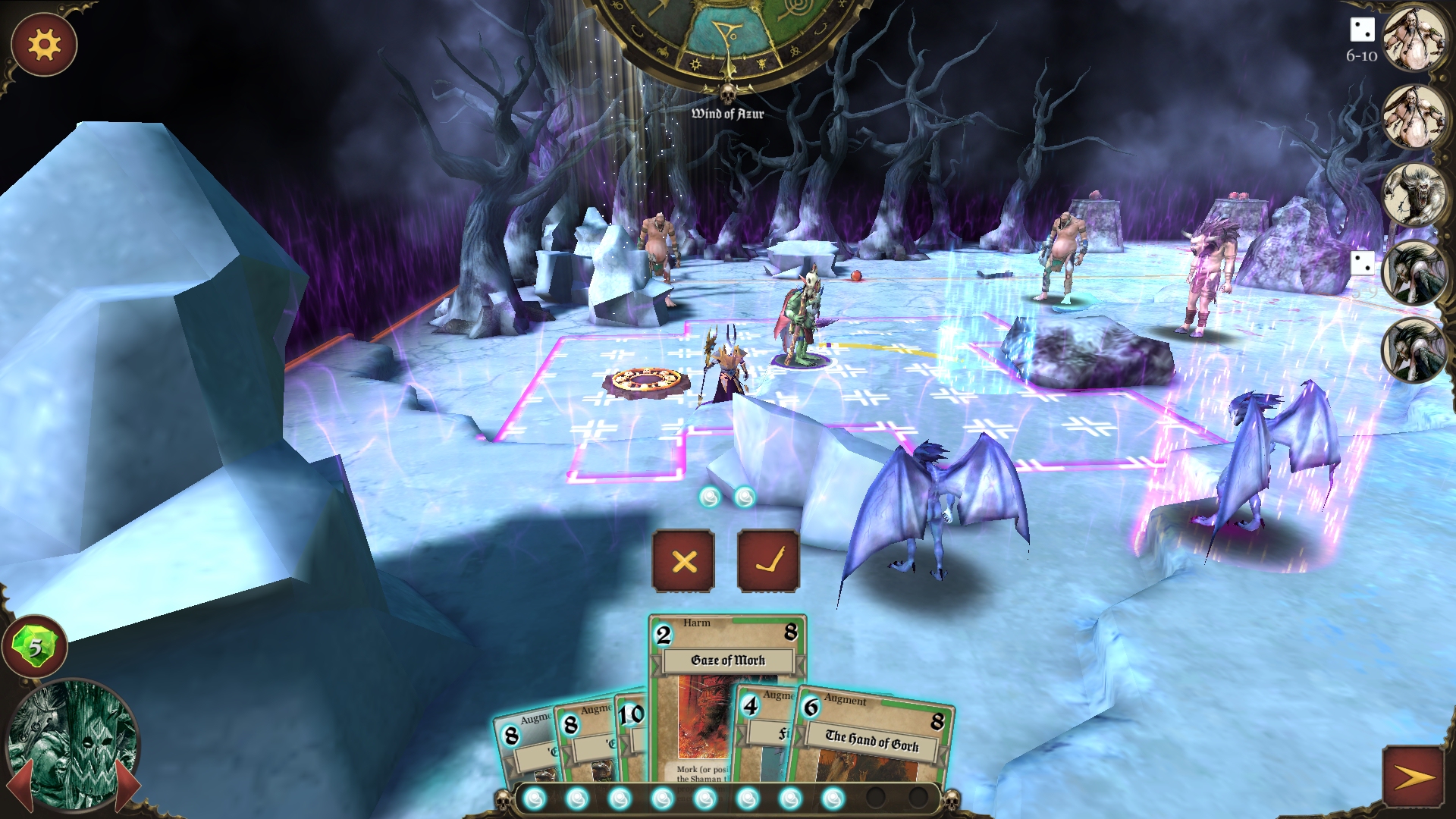
Task: Cancel the action using the X button
Action: (x=683, y=562)
